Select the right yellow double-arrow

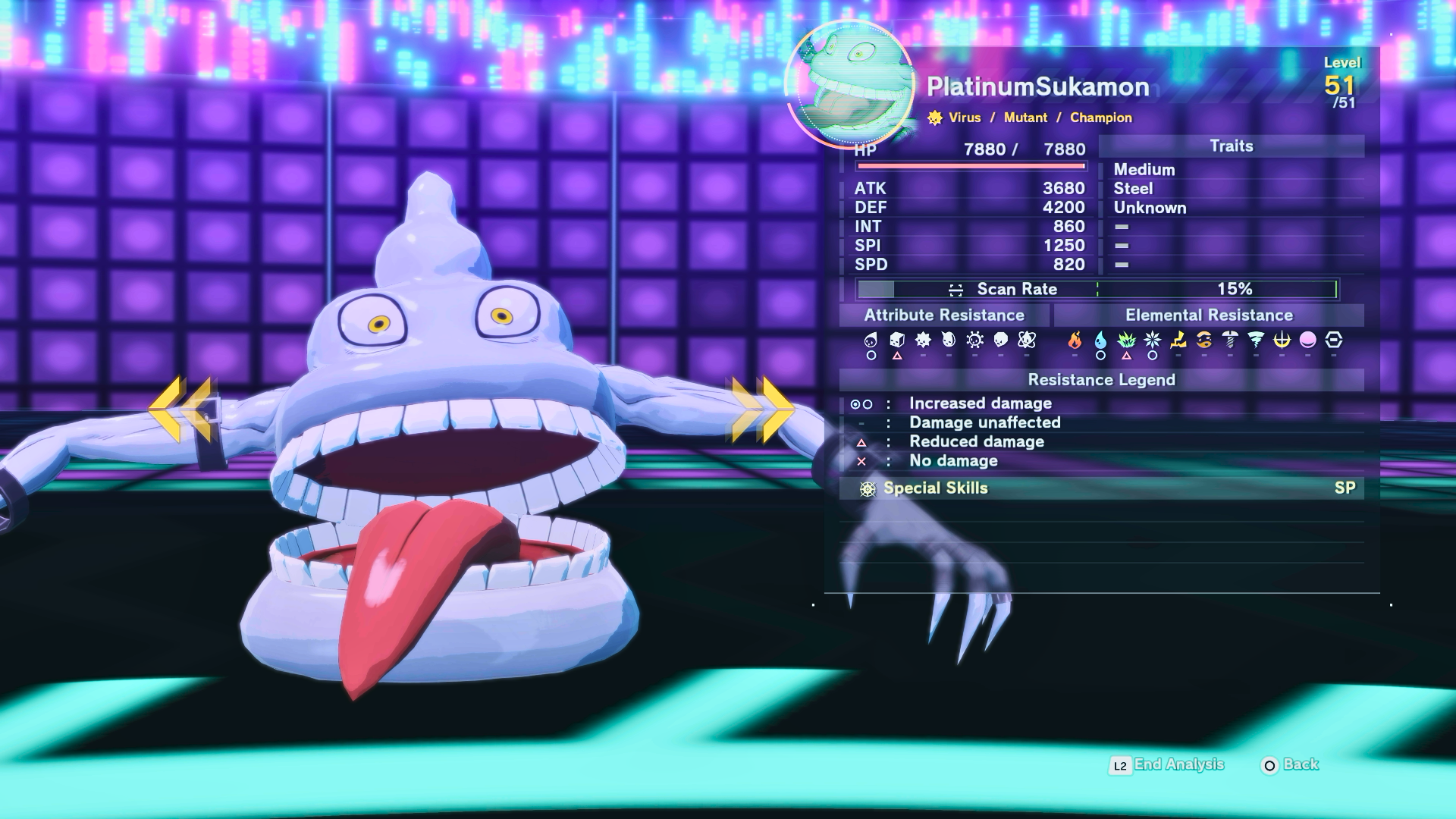(x=763, y=409)
